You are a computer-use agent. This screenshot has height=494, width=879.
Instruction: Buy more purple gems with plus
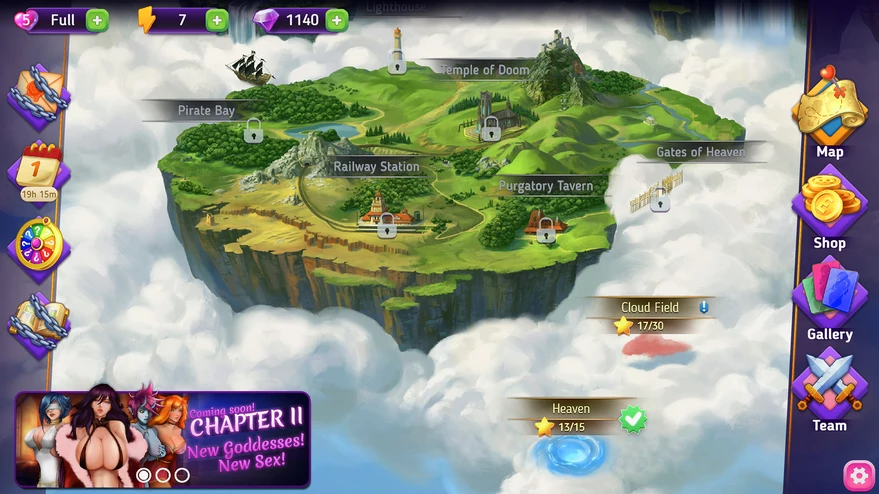coord(337,19)
